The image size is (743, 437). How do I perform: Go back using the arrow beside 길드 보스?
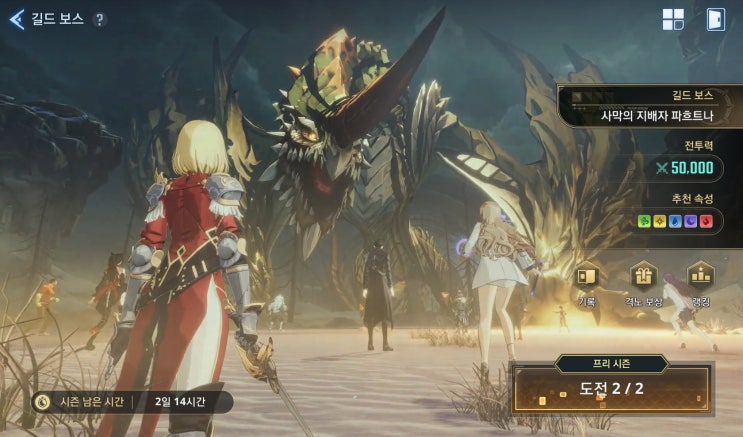(16, 19)
